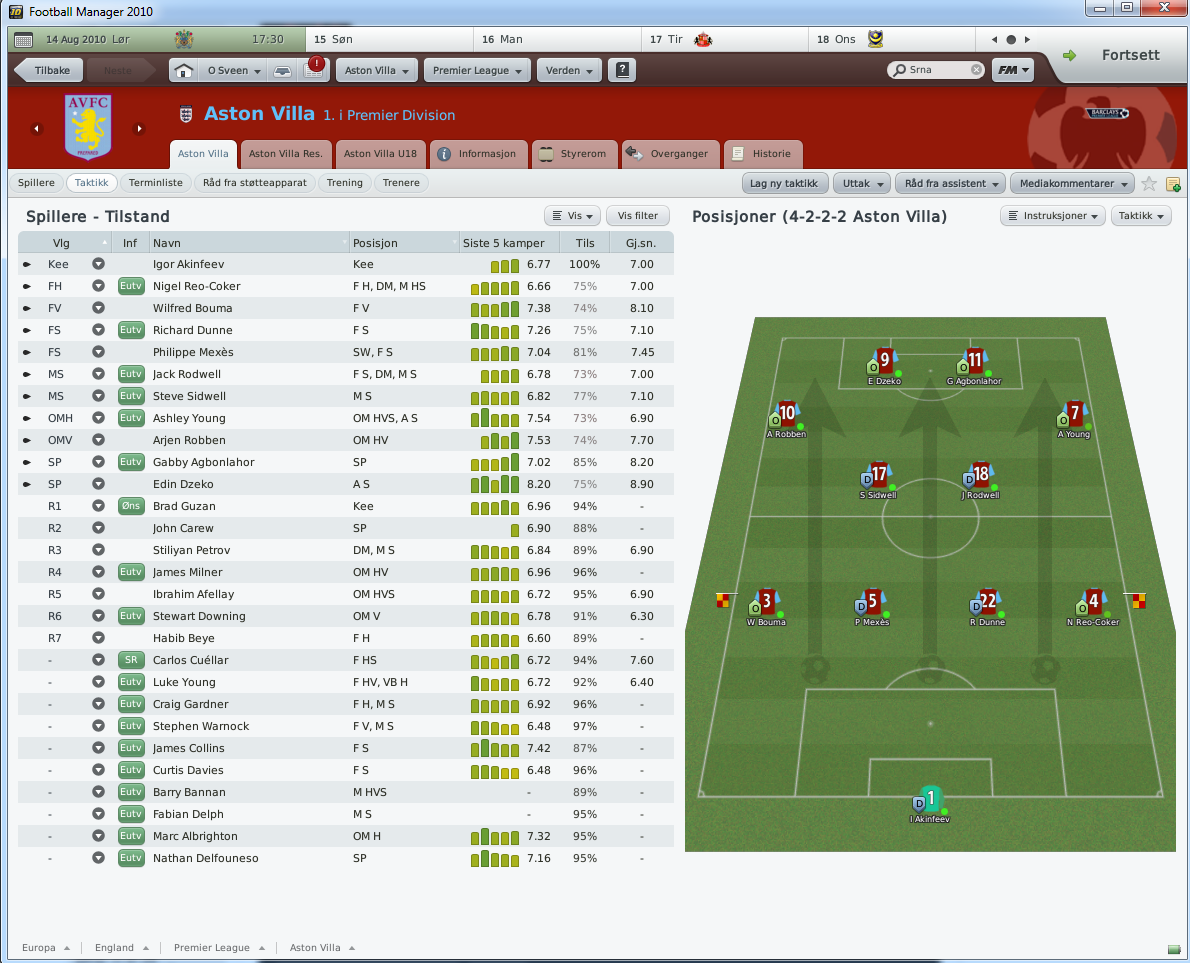The image size is (1190, 963).
Task: Open the Uttak dropdown
Action: [862, 183]
